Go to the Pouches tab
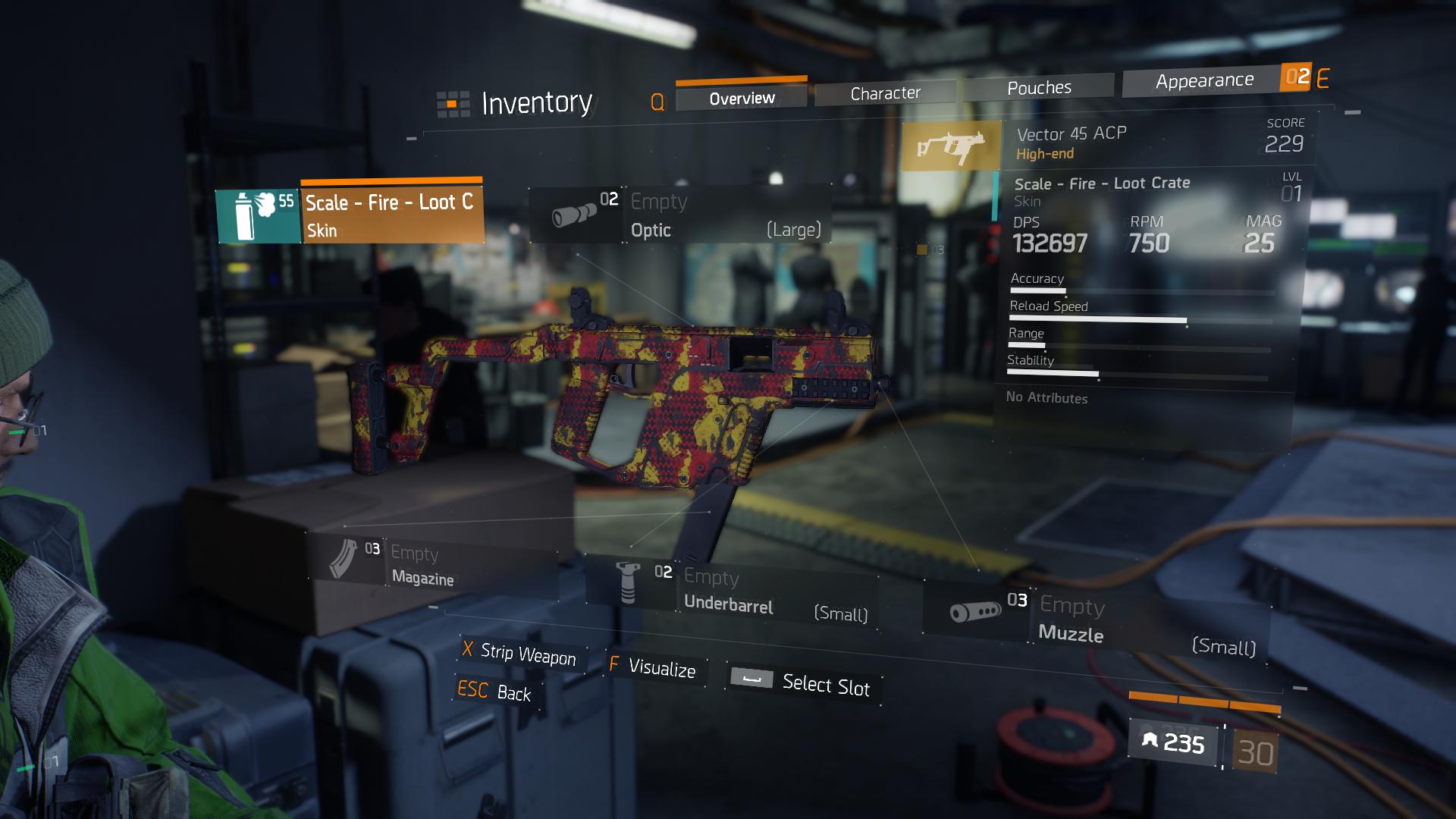 (1039, 88)
